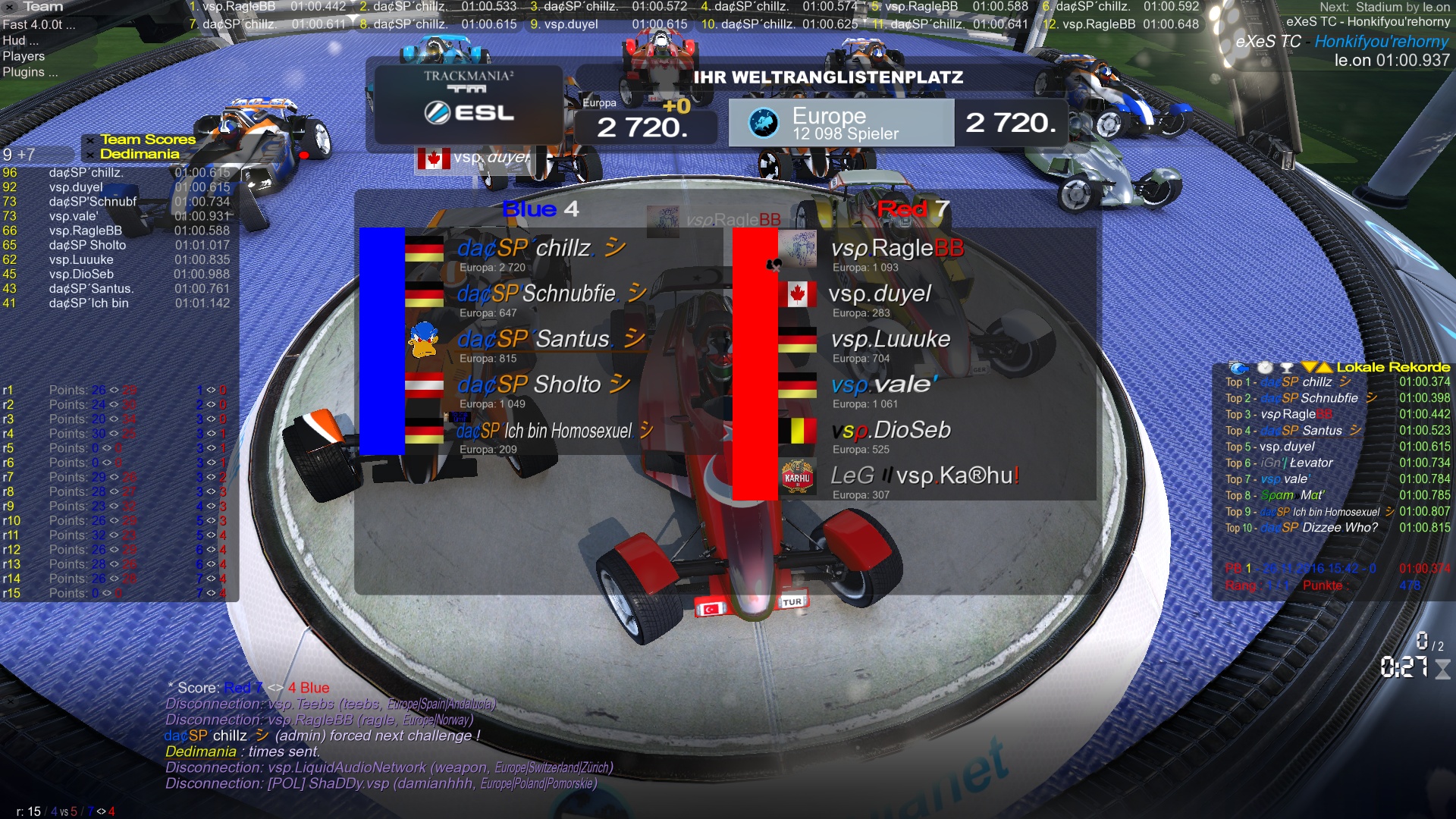Click the stopwatch icon in Lokale Rekorde
The height and width of the screenshot is (819, 1456).
(x=1265, y=368)
